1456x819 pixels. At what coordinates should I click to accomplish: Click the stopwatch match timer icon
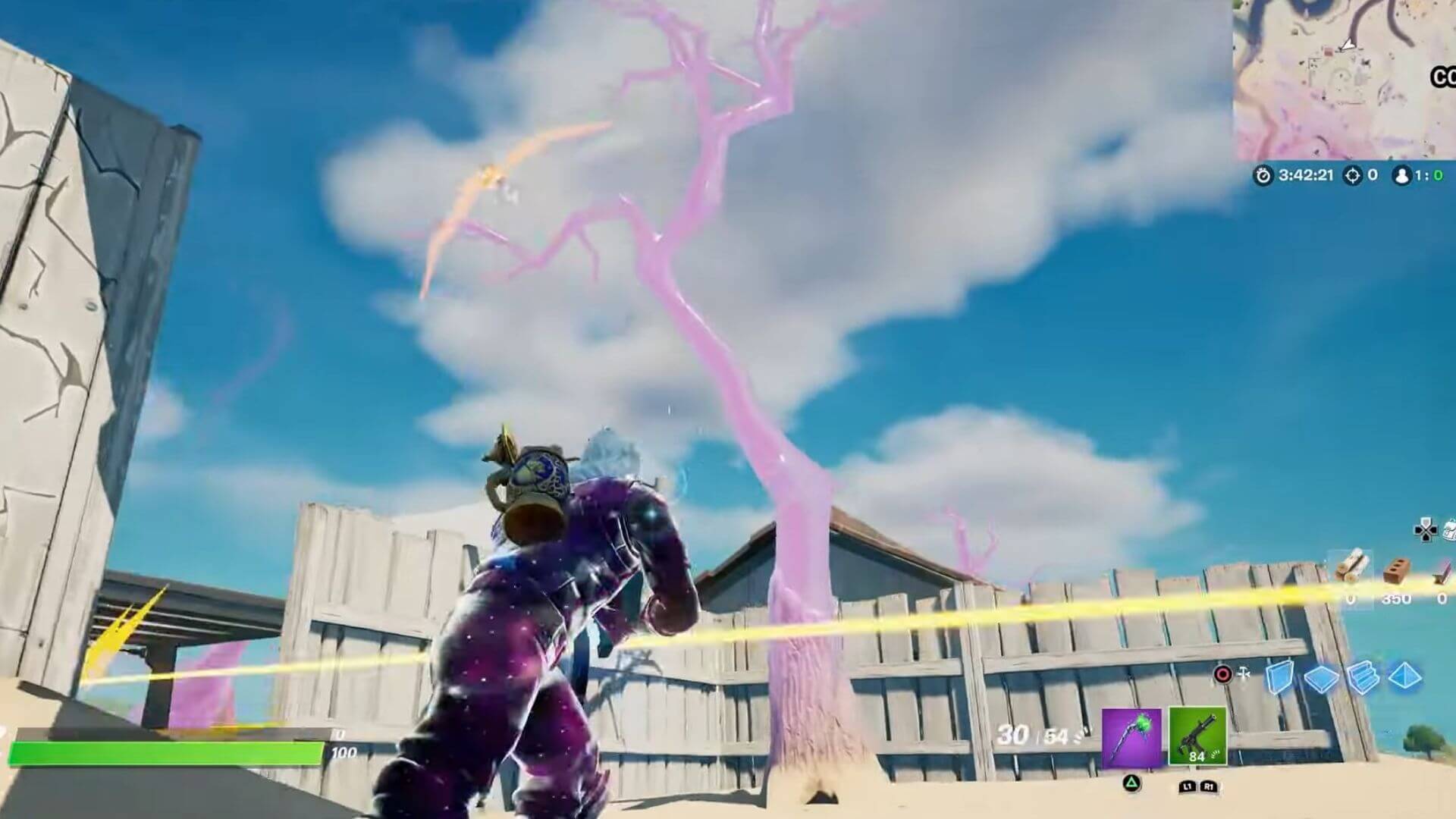1264,175
